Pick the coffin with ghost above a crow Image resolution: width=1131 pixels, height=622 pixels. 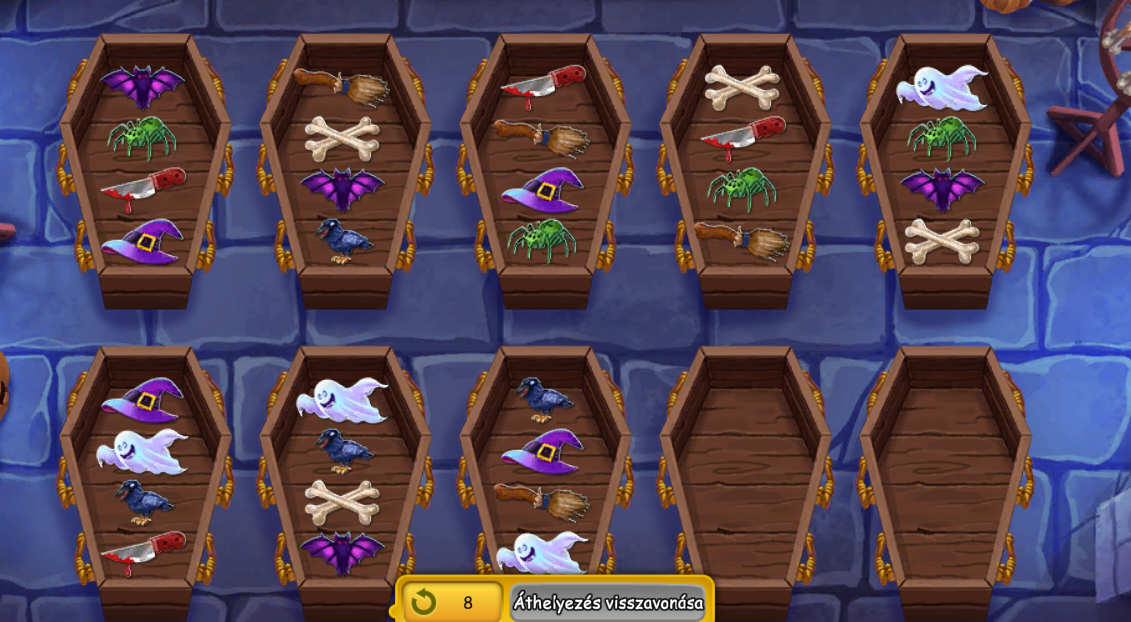tap(345, 480)
